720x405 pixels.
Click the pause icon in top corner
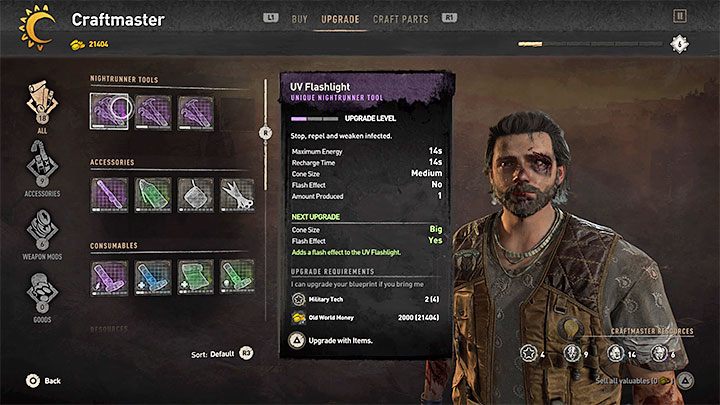point(681,16)
